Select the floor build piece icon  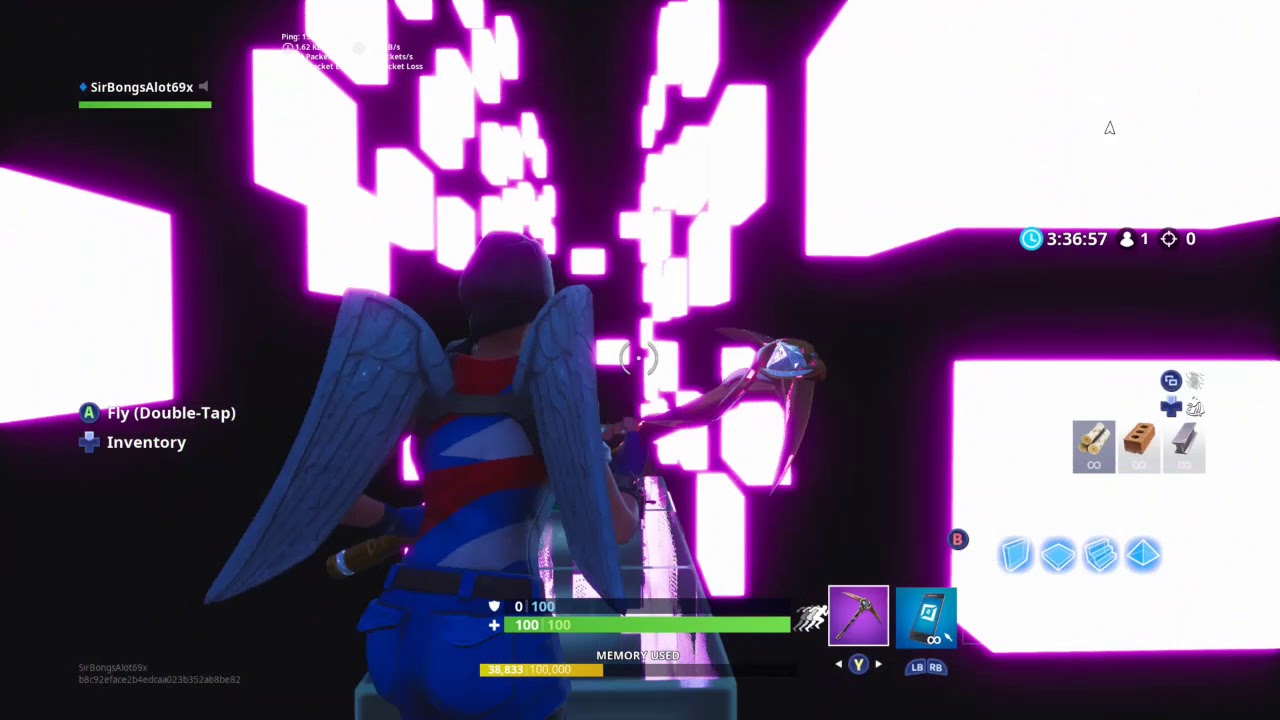[1058, 555]
